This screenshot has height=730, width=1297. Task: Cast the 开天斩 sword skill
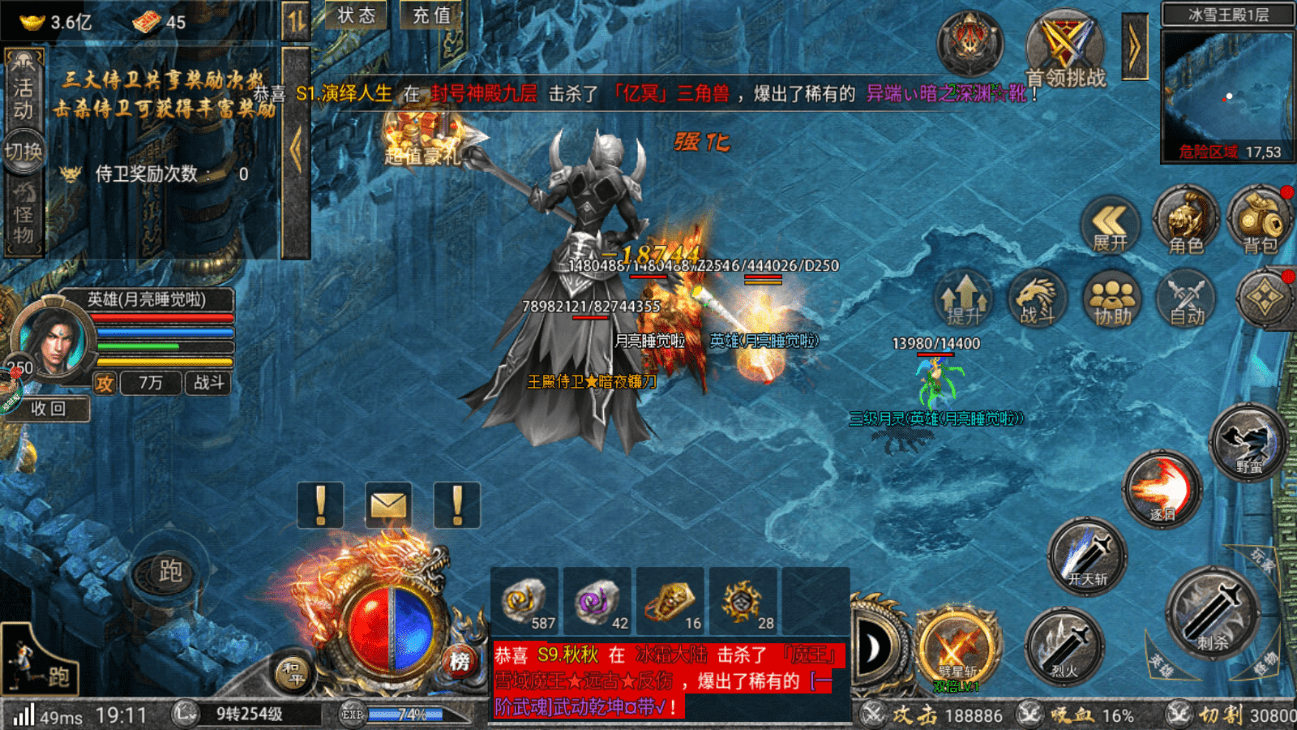click(1087, 555)
